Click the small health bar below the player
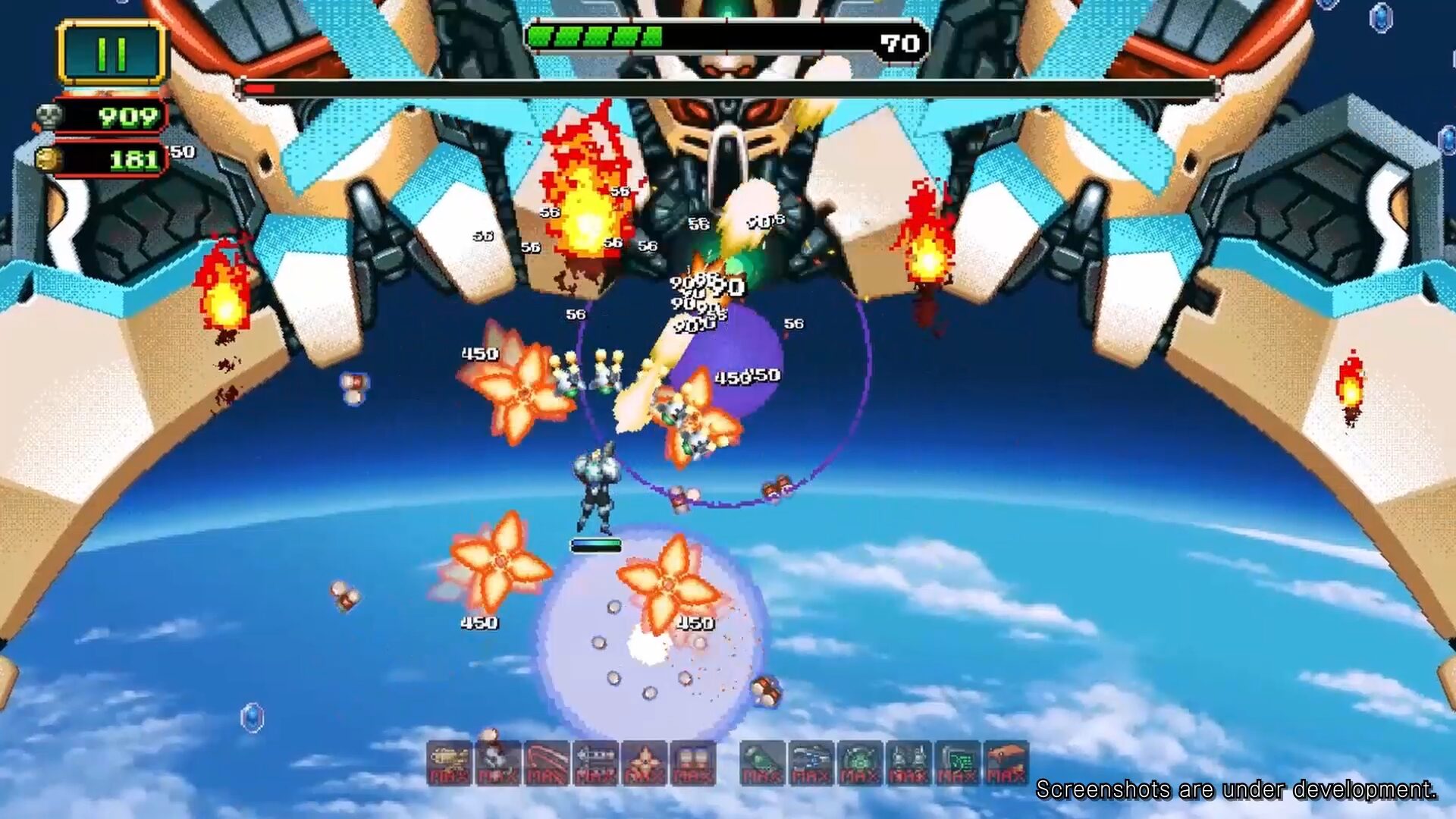1456x819 pixels. click(x=595, y=543)
